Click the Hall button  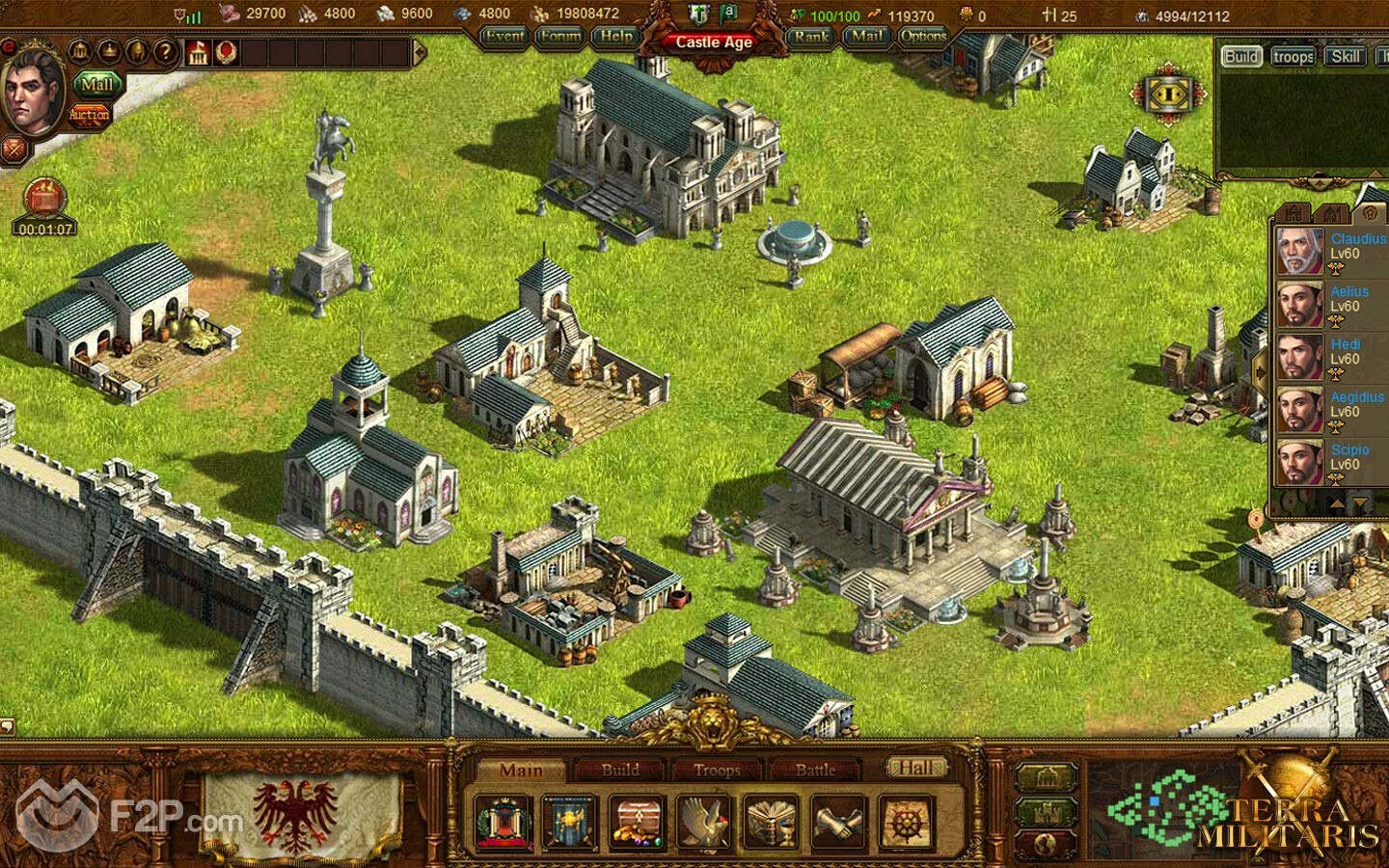coord(916,768)
